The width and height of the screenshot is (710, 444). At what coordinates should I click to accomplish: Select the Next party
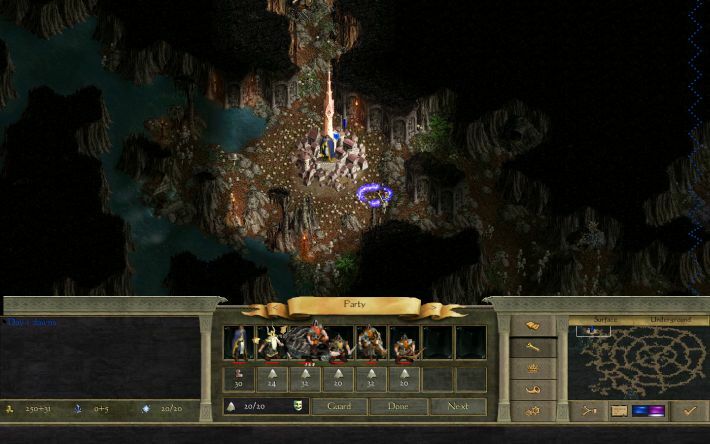pos(458,407)
